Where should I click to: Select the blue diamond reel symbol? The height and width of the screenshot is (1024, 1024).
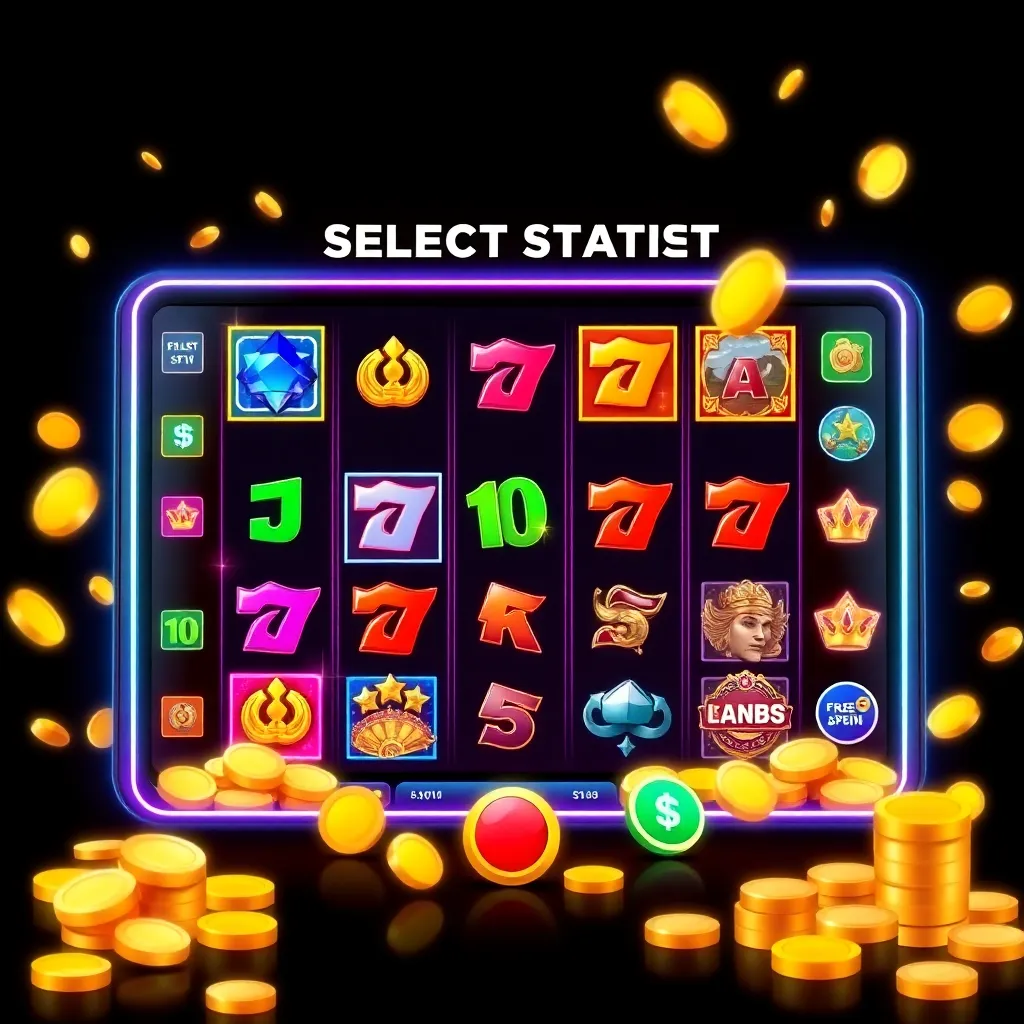pyautogui.click(x=276, y=373)
